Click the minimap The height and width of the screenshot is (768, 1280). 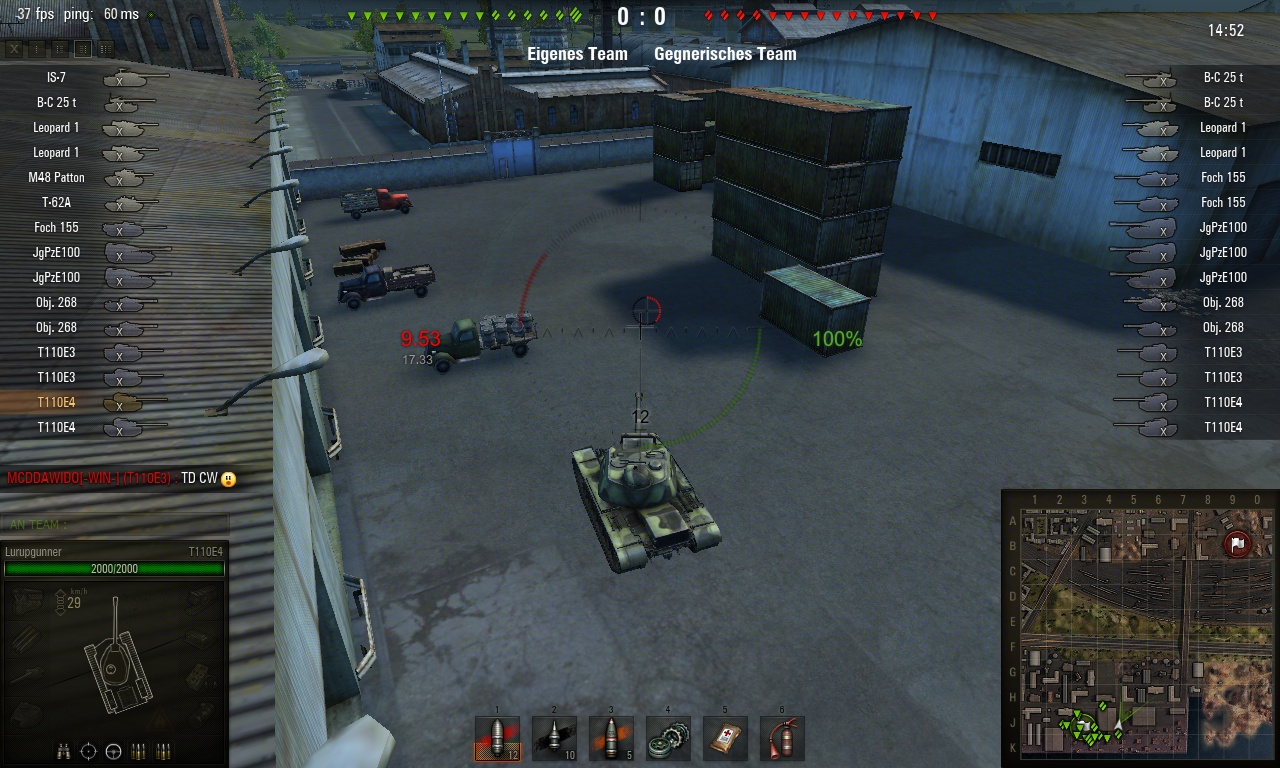(x=1139, y=627)
